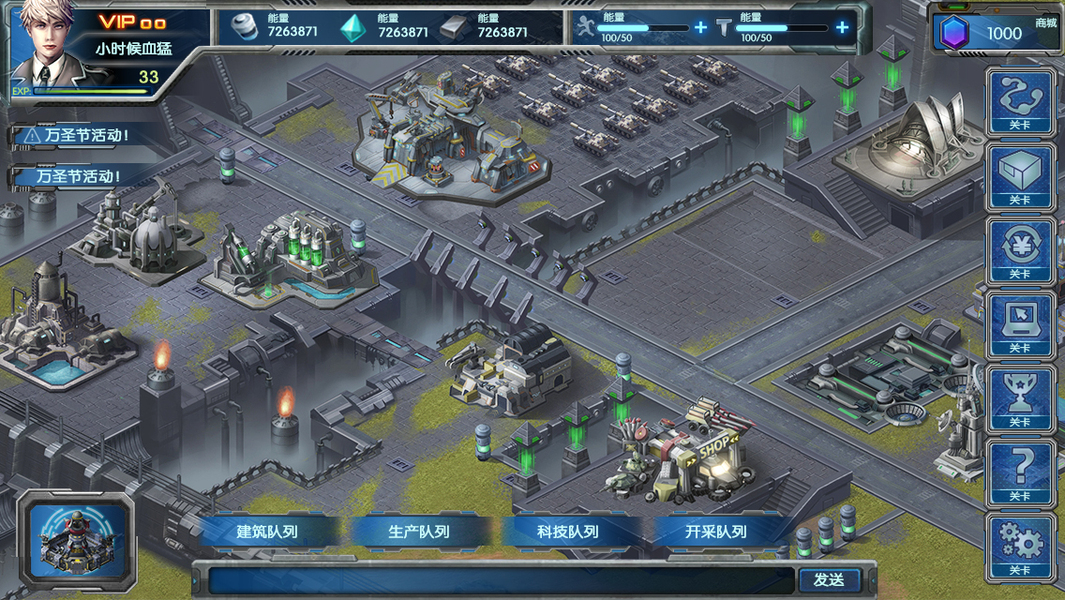Focus the chat message input box
This screenshot has width=1065, height=600.
click(500, 580)
